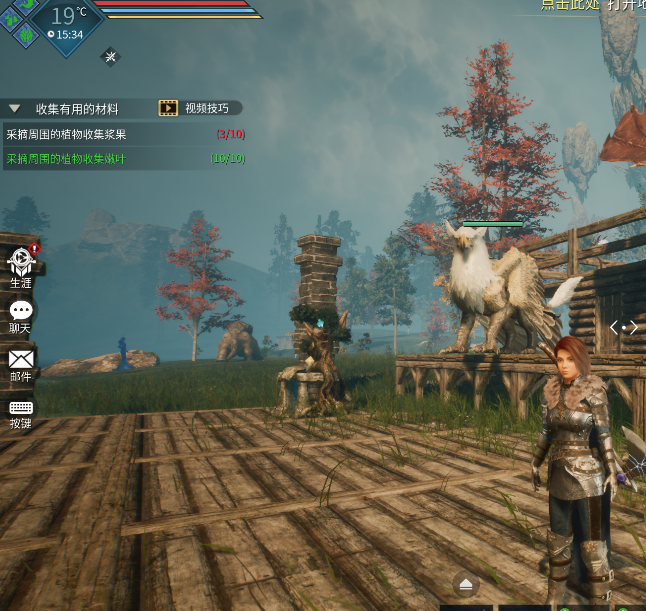The image size is (646, 611).
Task: Click the crossed-swords status icon below the clock
Action: coord(110,56)
